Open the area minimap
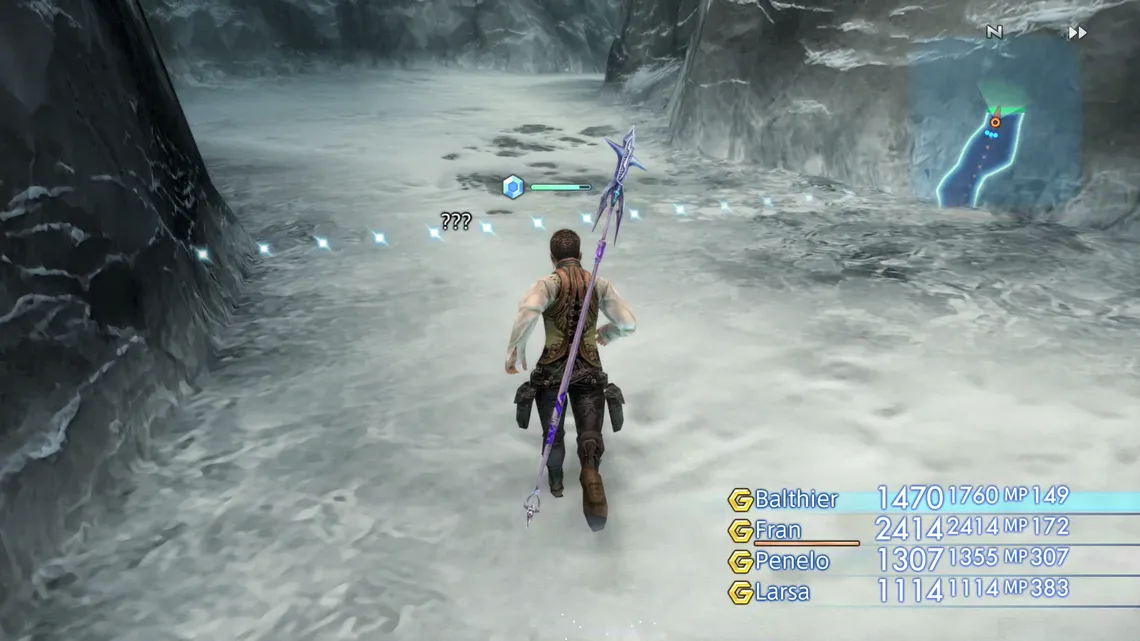Viewport: 1140px width, 641px height. pyautogui.click(x=994, y=124)
